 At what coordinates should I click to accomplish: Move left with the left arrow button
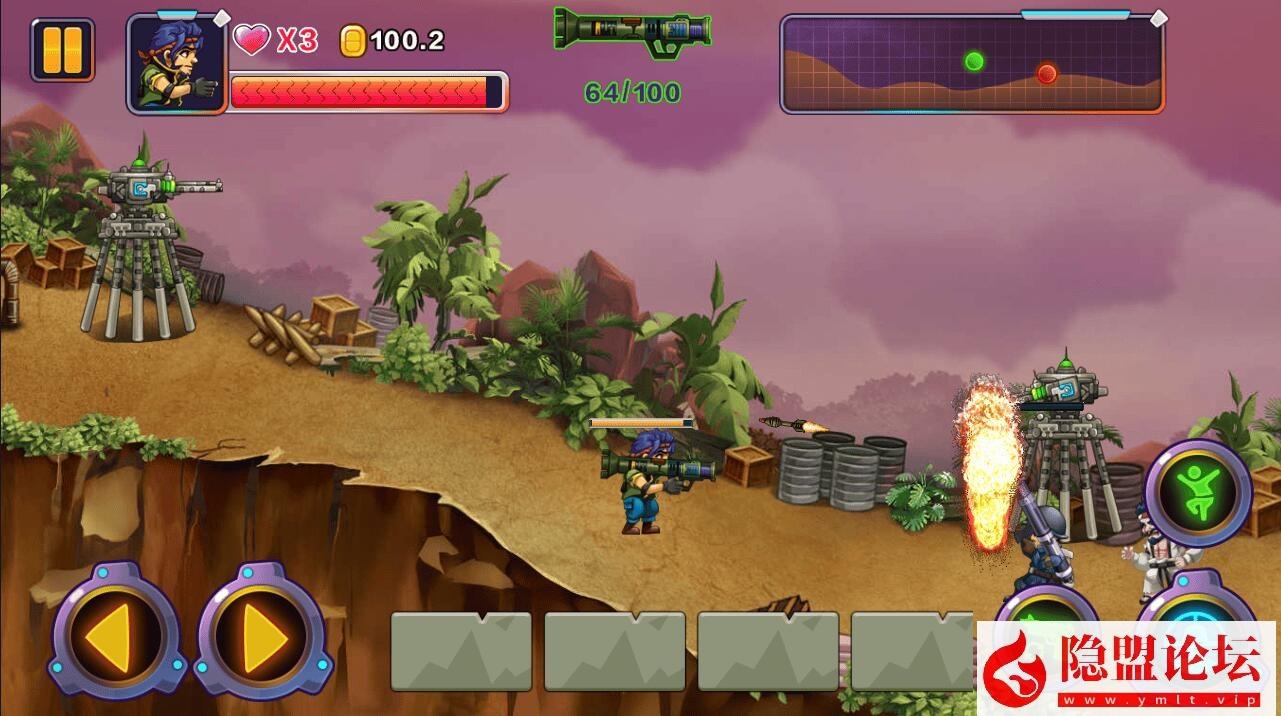(115, 632)
